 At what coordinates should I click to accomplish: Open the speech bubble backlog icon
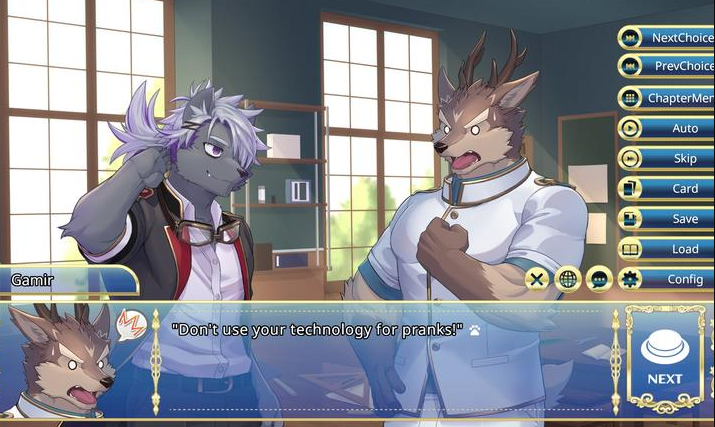(599, 279)
